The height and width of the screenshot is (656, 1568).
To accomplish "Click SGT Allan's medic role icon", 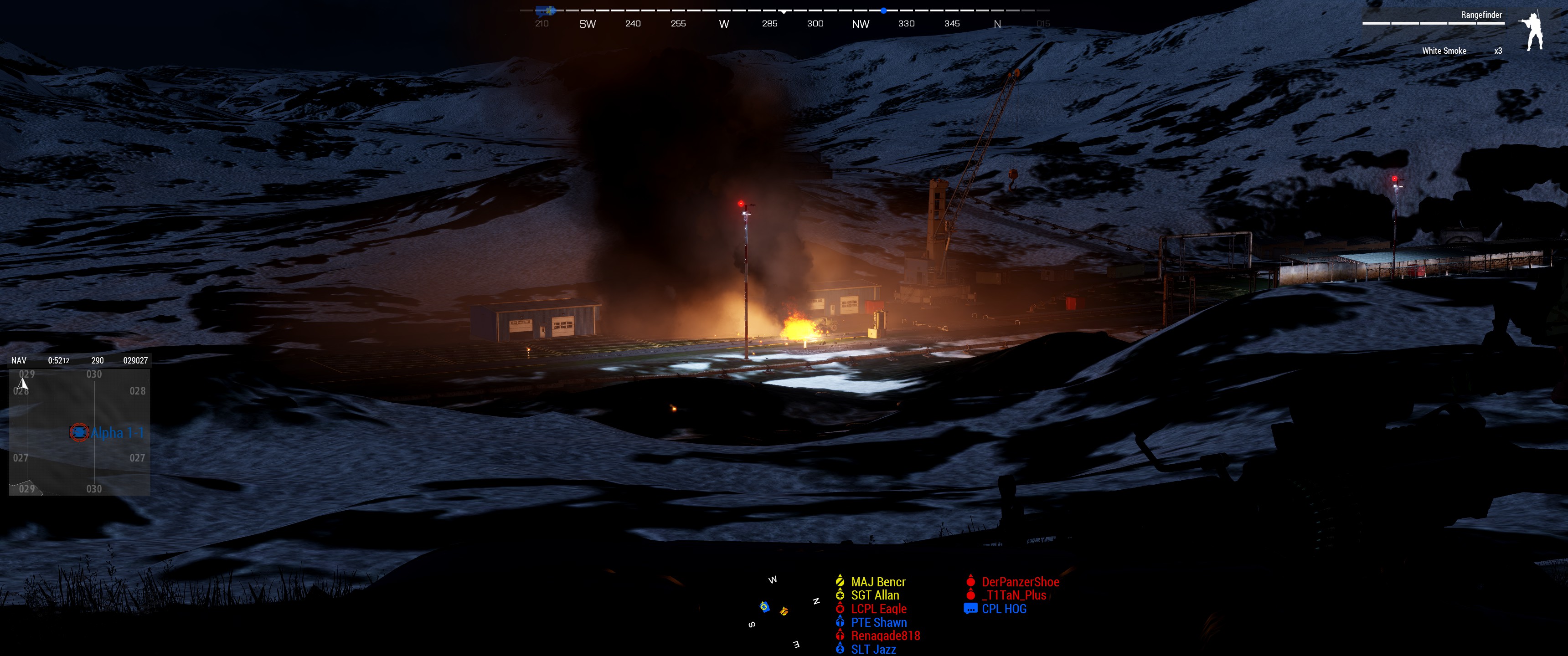I will pos(840,595).
